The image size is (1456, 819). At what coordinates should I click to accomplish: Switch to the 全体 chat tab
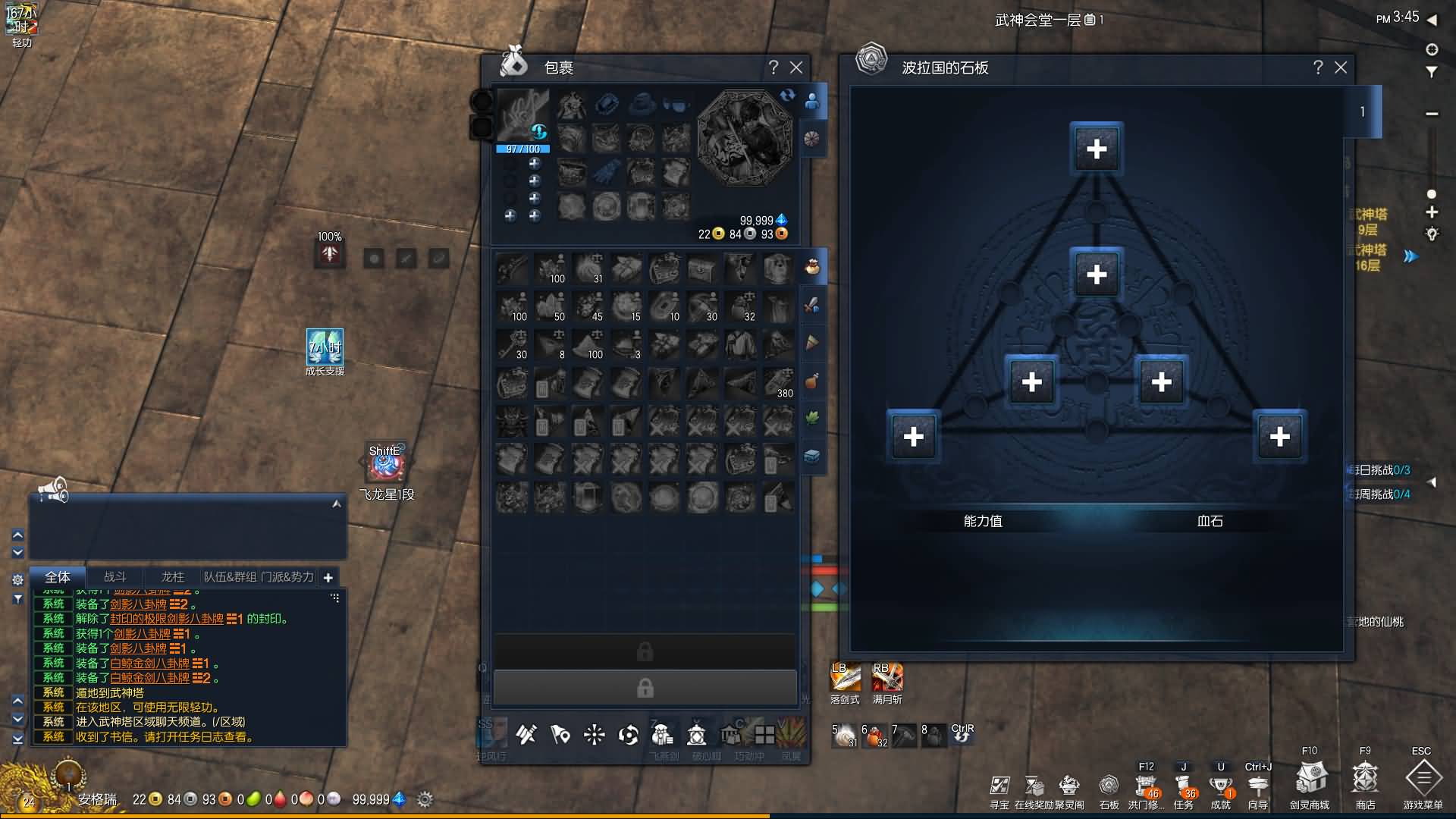pyautogui.click(x=58, y=577)
